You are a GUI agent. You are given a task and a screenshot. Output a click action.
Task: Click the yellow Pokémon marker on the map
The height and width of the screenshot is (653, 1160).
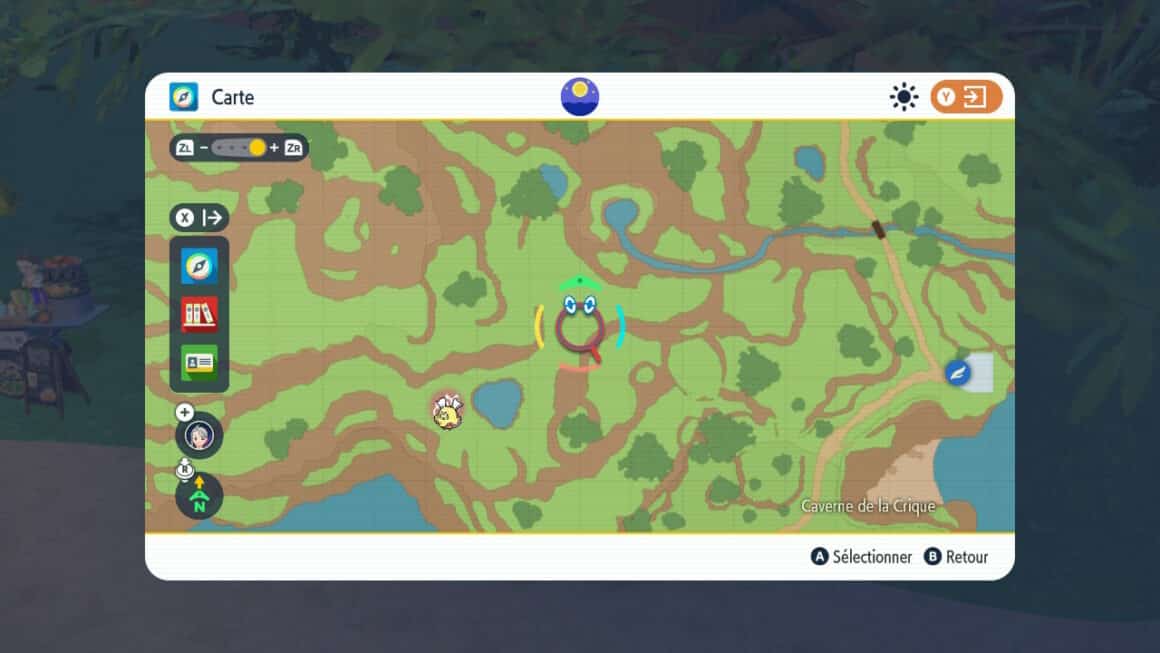[x=447, y=410]
